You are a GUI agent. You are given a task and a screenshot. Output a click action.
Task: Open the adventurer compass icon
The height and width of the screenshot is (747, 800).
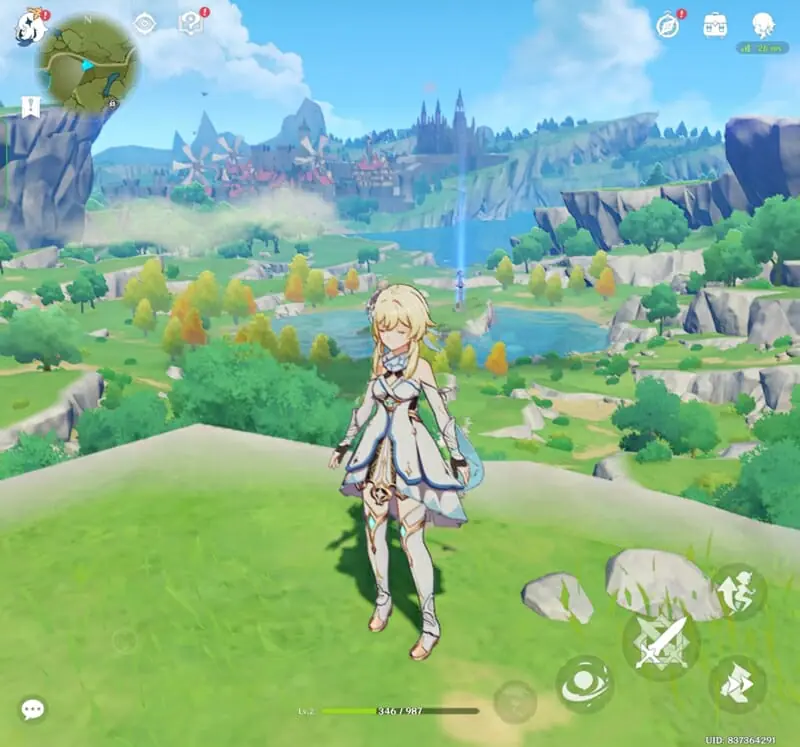click(x=669, y=26)
